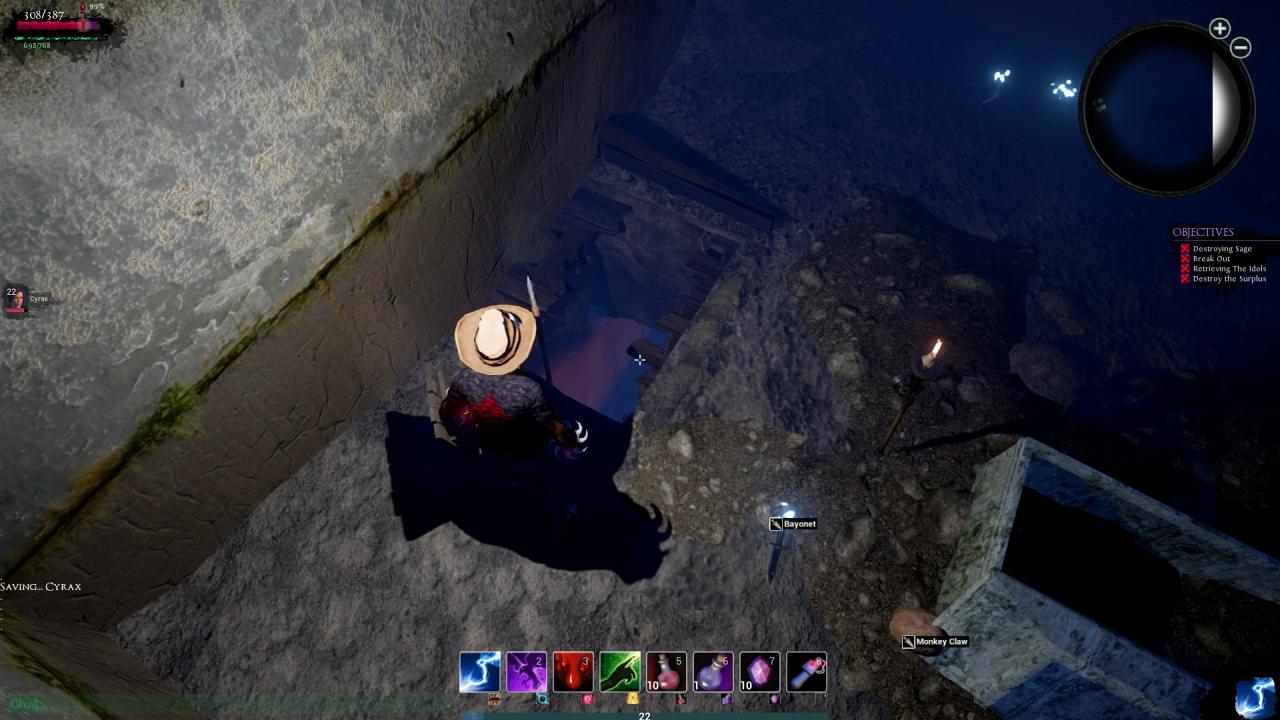Activate the blue lightning bolt ability
The width and height of the screenshot is (1280, 720).
pos(479,672)
